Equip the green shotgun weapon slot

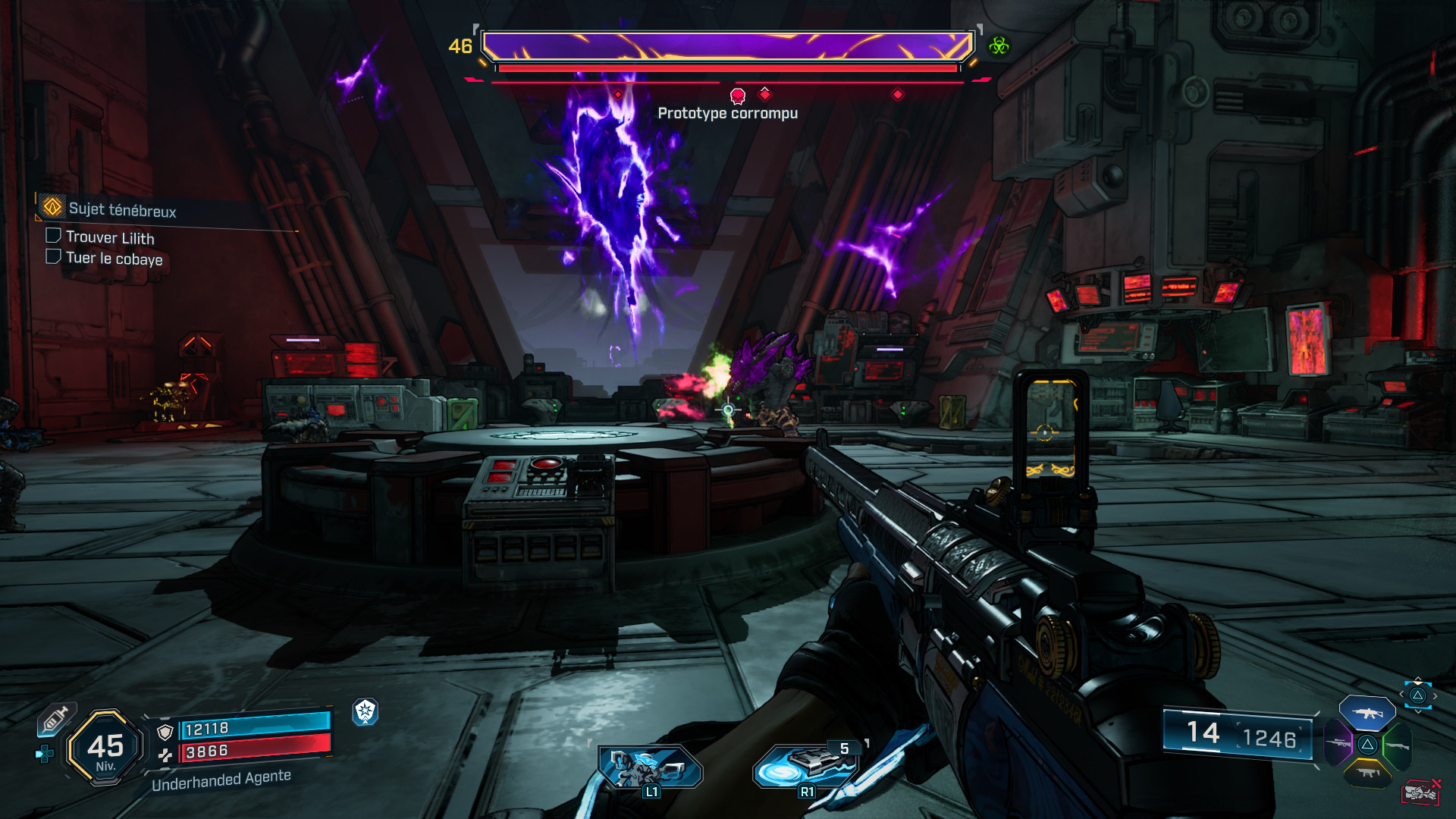click(1397, 745)
